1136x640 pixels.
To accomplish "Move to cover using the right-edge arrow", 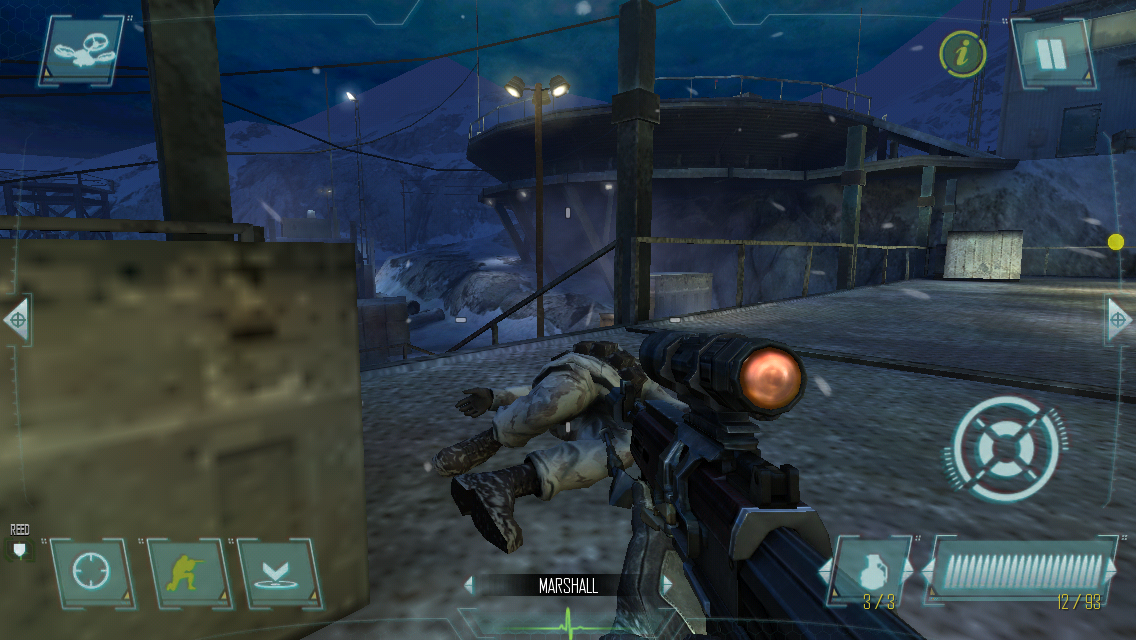I will pos(1119,321).
